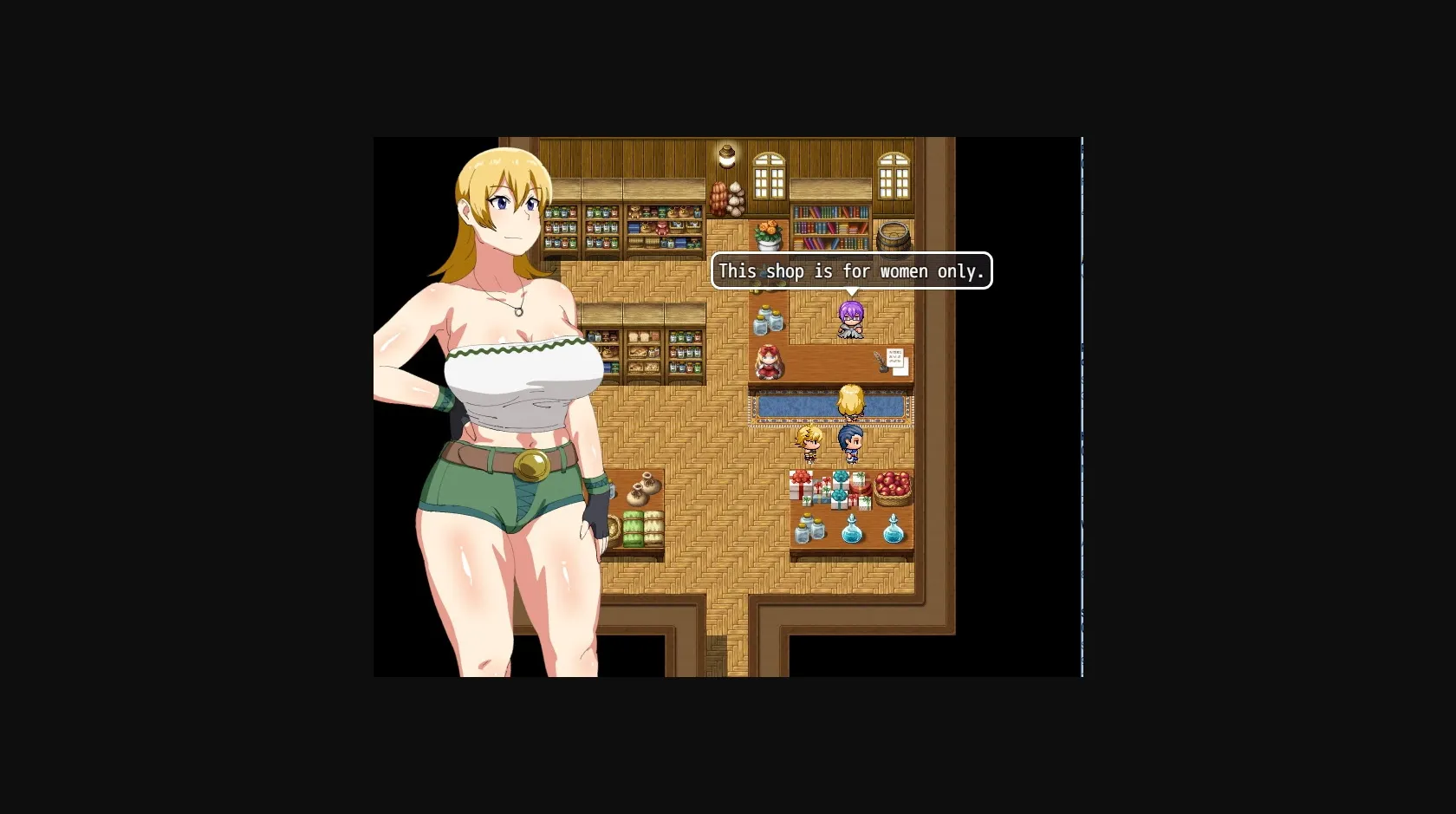
Task: Click the bookshelf filled with colorful books
Action: (x=830, y=229)
